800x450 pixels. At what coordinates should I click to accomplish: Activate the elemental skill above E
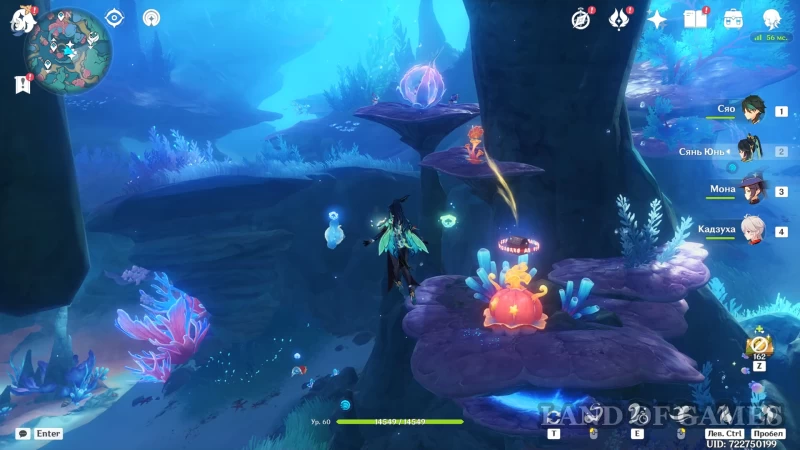636,414
